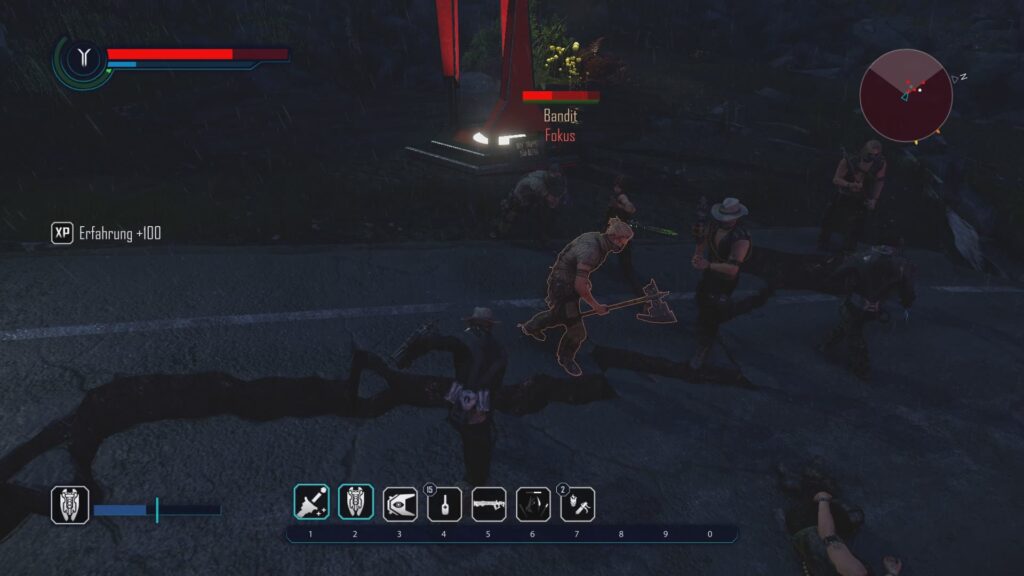The image size is (1024, 576).
Task: Use the consumable item with count 2
Action: coord(577,504)
